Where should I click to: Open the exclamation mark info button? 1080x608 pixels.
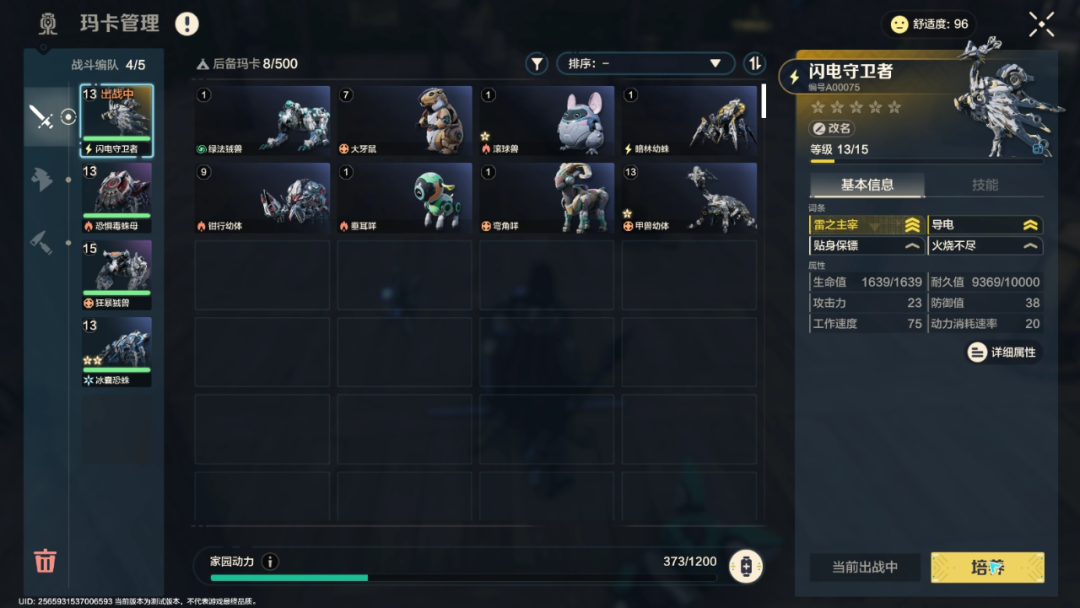(187, 24)
